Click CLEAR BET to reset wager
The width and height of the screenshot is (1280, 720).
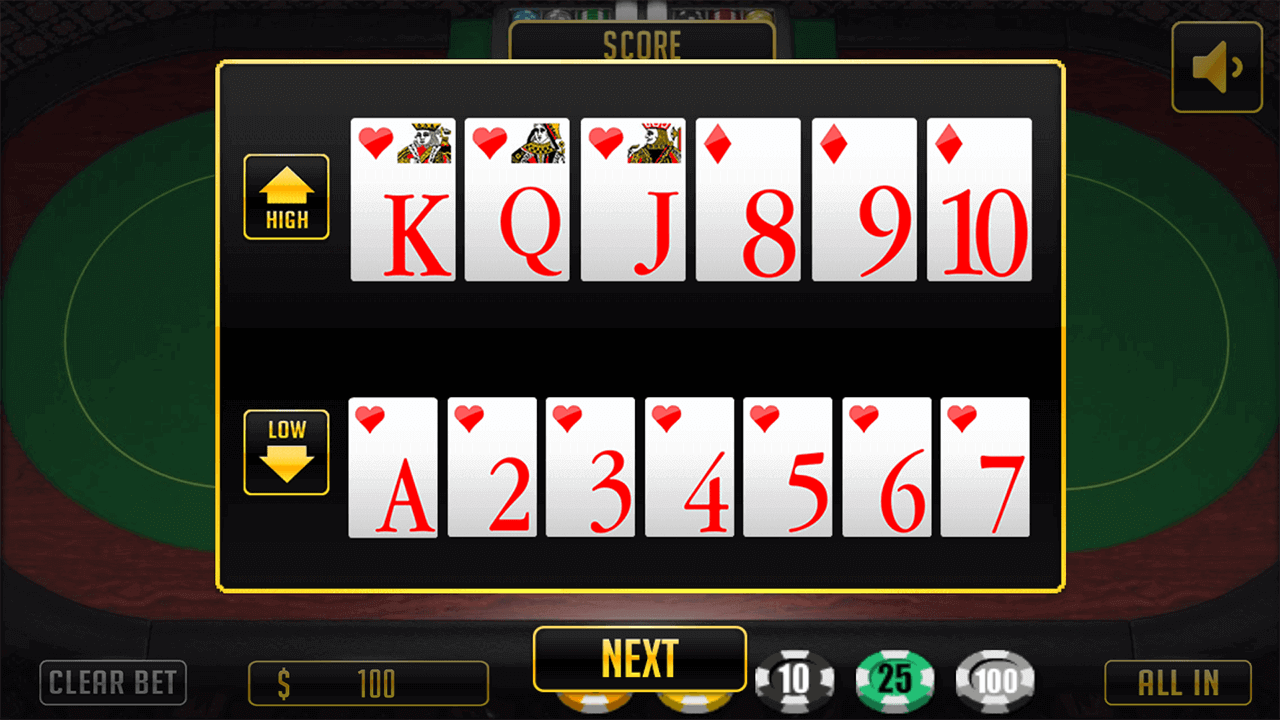click(x=112, y=683)
